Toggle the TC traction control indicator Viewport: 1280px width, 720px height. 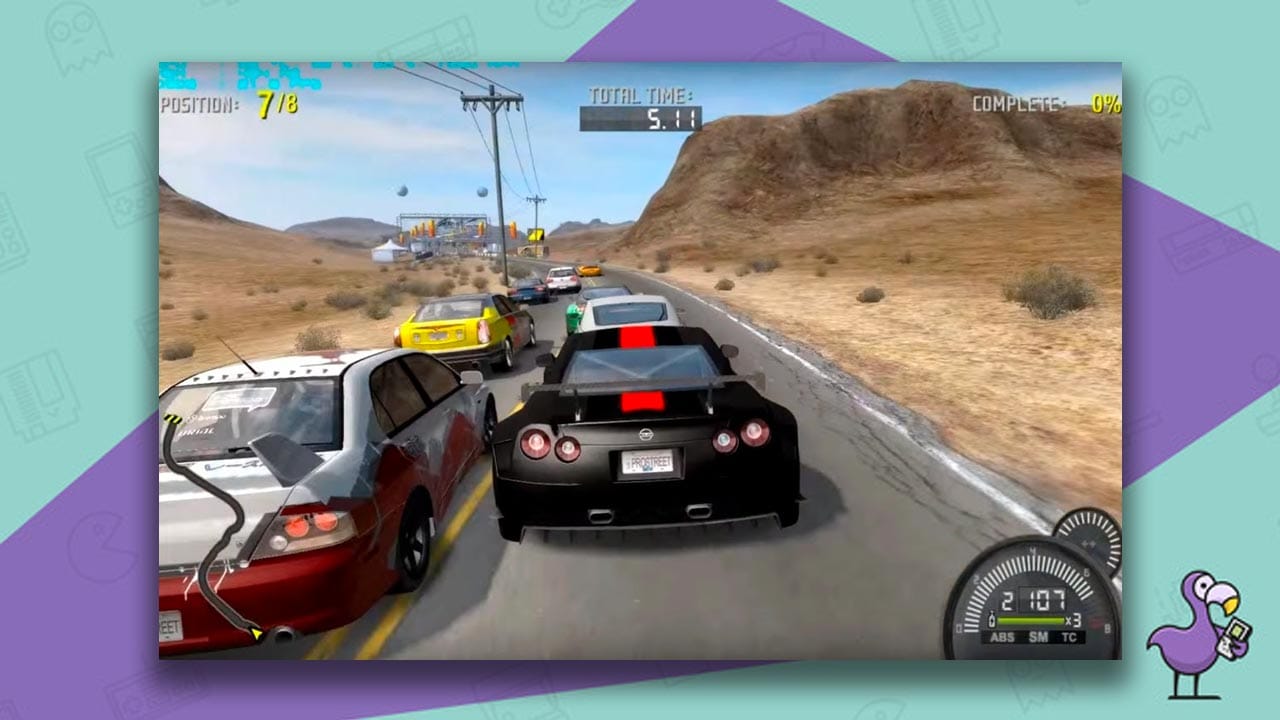[x=1069, y=637]
